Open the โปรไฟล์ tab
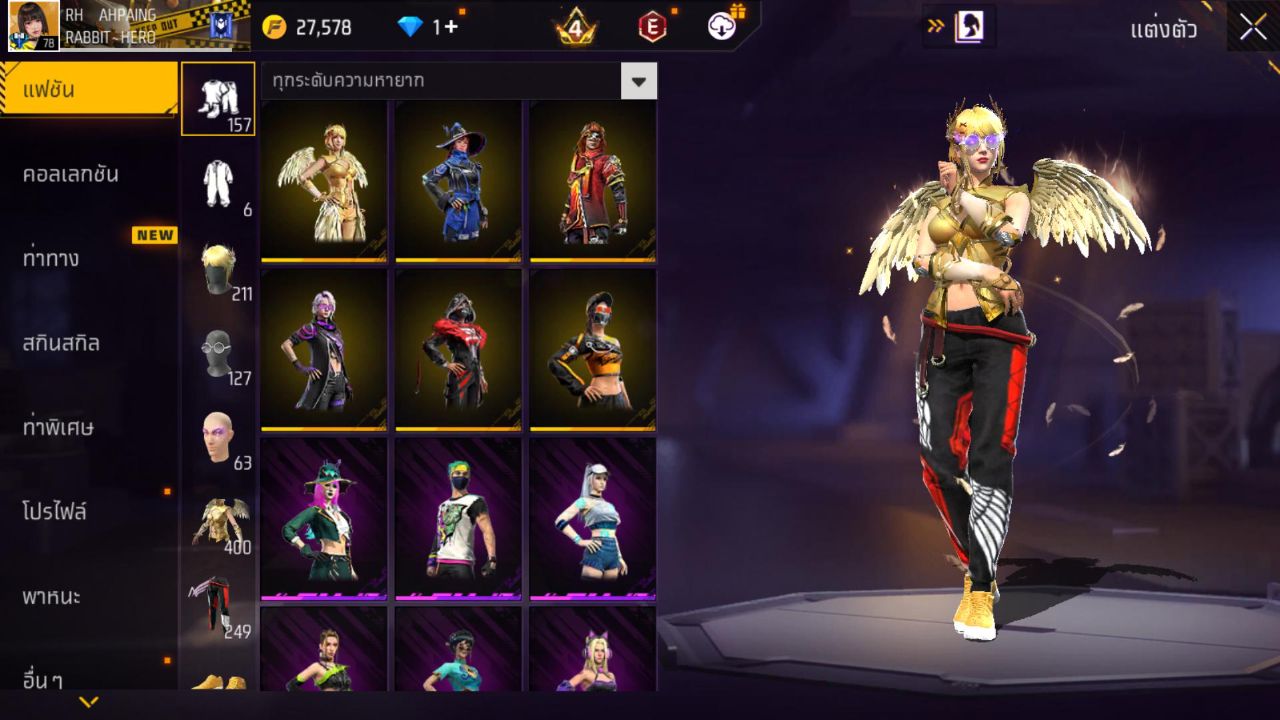The image size is (1280, 720). point(55,512)
